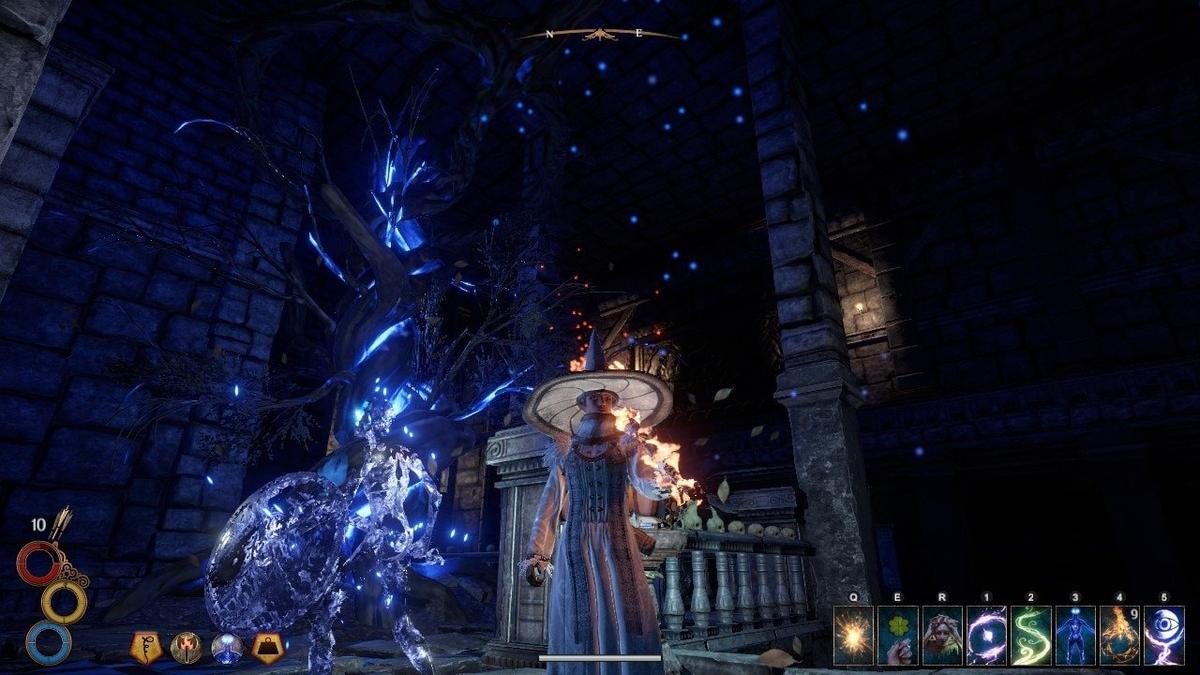Inspect the weight status effect icon
The width and height of the screenshot is (1200, 675).
tap(267, 648)
